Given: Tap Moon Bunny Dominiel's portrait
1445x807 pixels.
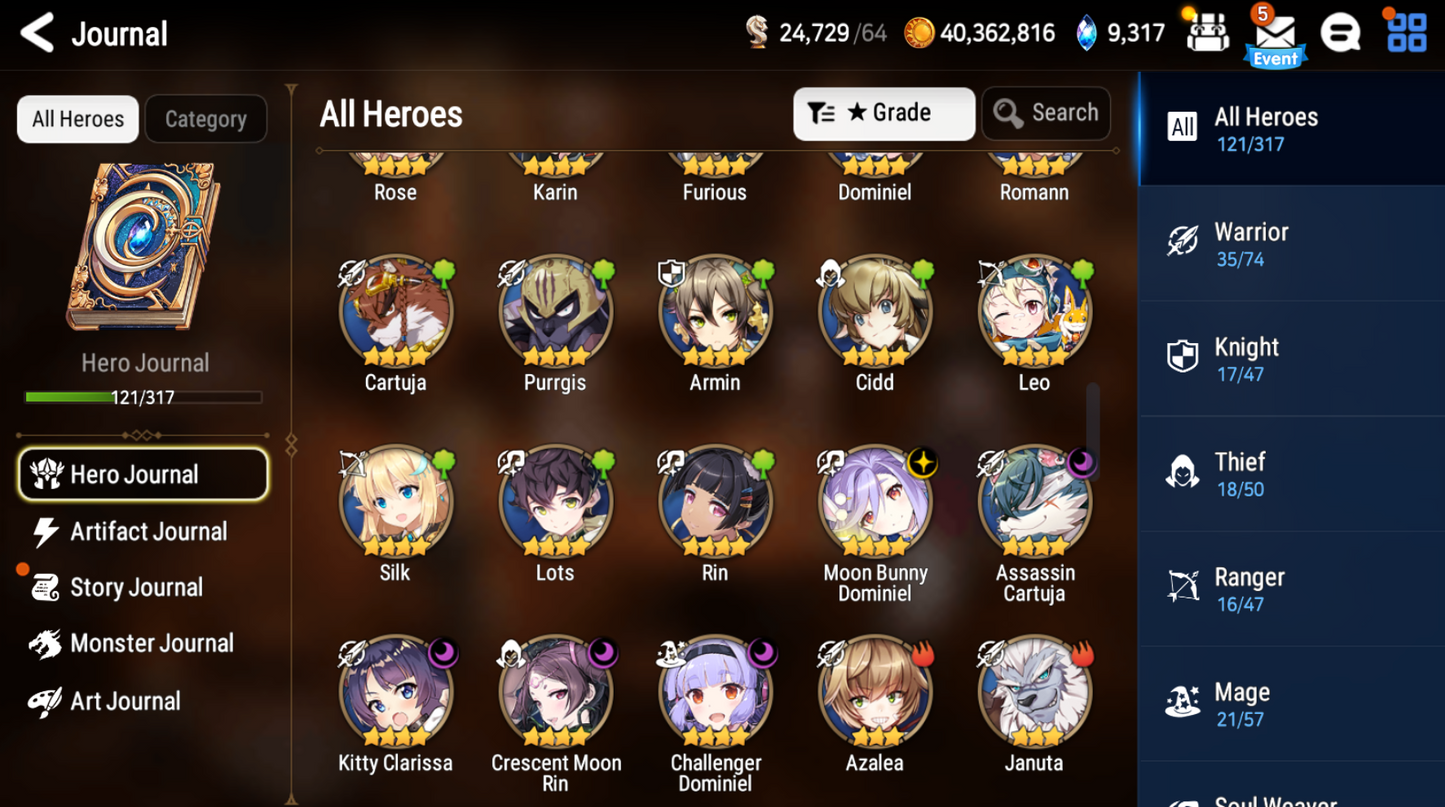Looking at the screenshot, I should [875, 500].
